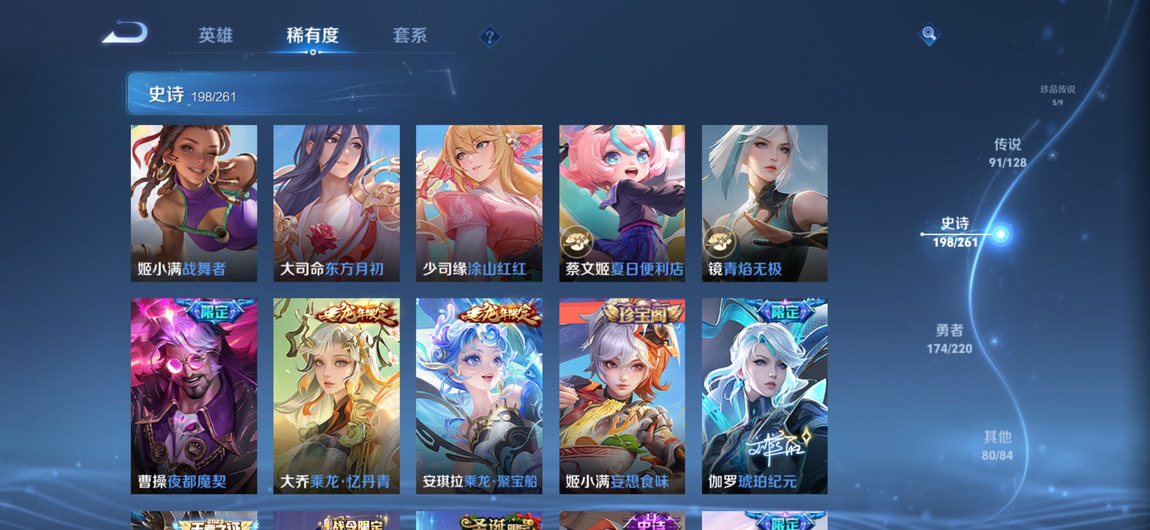
Task: Open the 大乔 乘龙·忆丹青 skin card
Action: tap(337, 396)
